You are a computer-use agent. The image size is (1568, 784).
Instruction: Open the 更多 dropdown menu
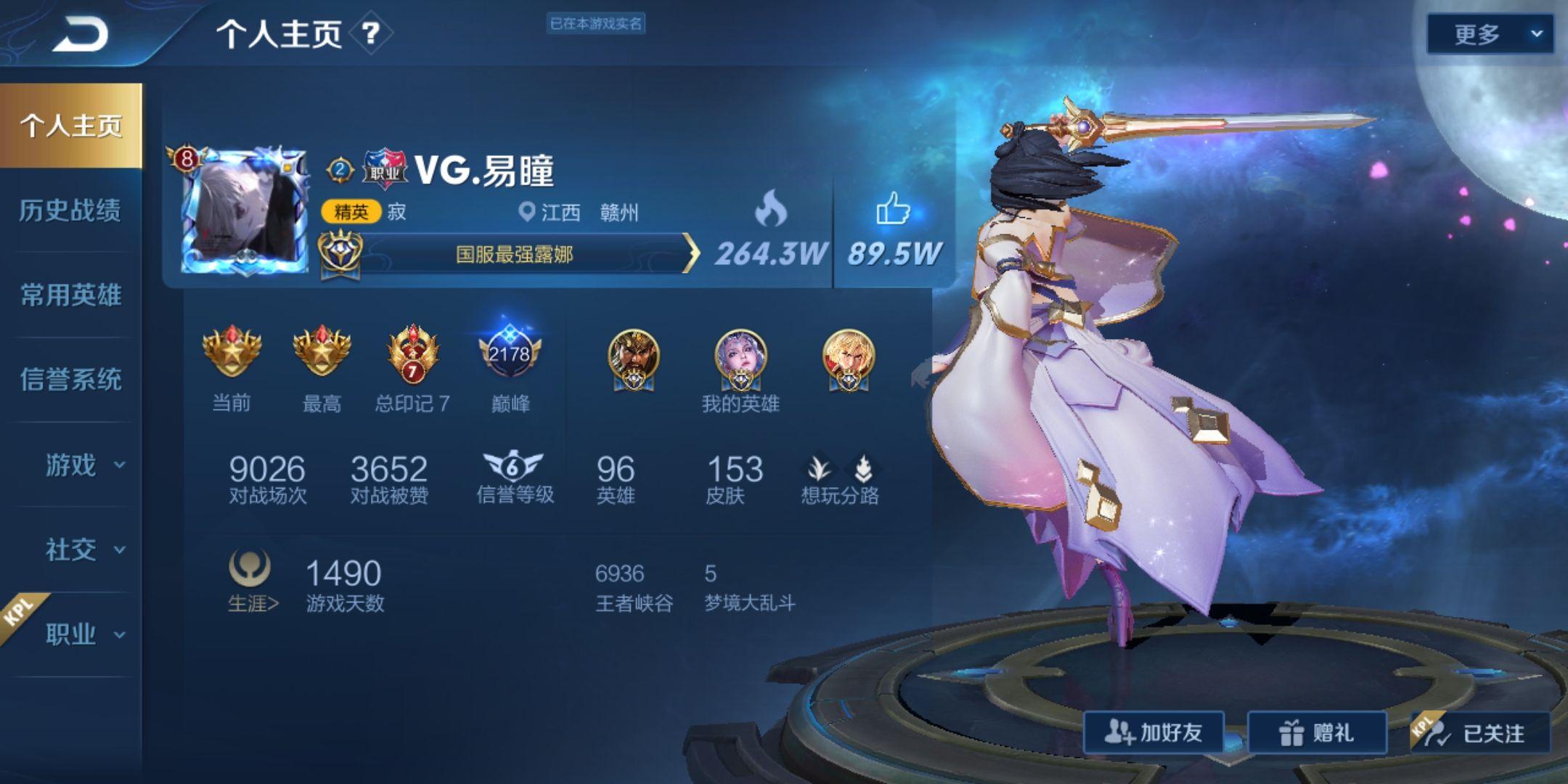tap(1490, 34)
